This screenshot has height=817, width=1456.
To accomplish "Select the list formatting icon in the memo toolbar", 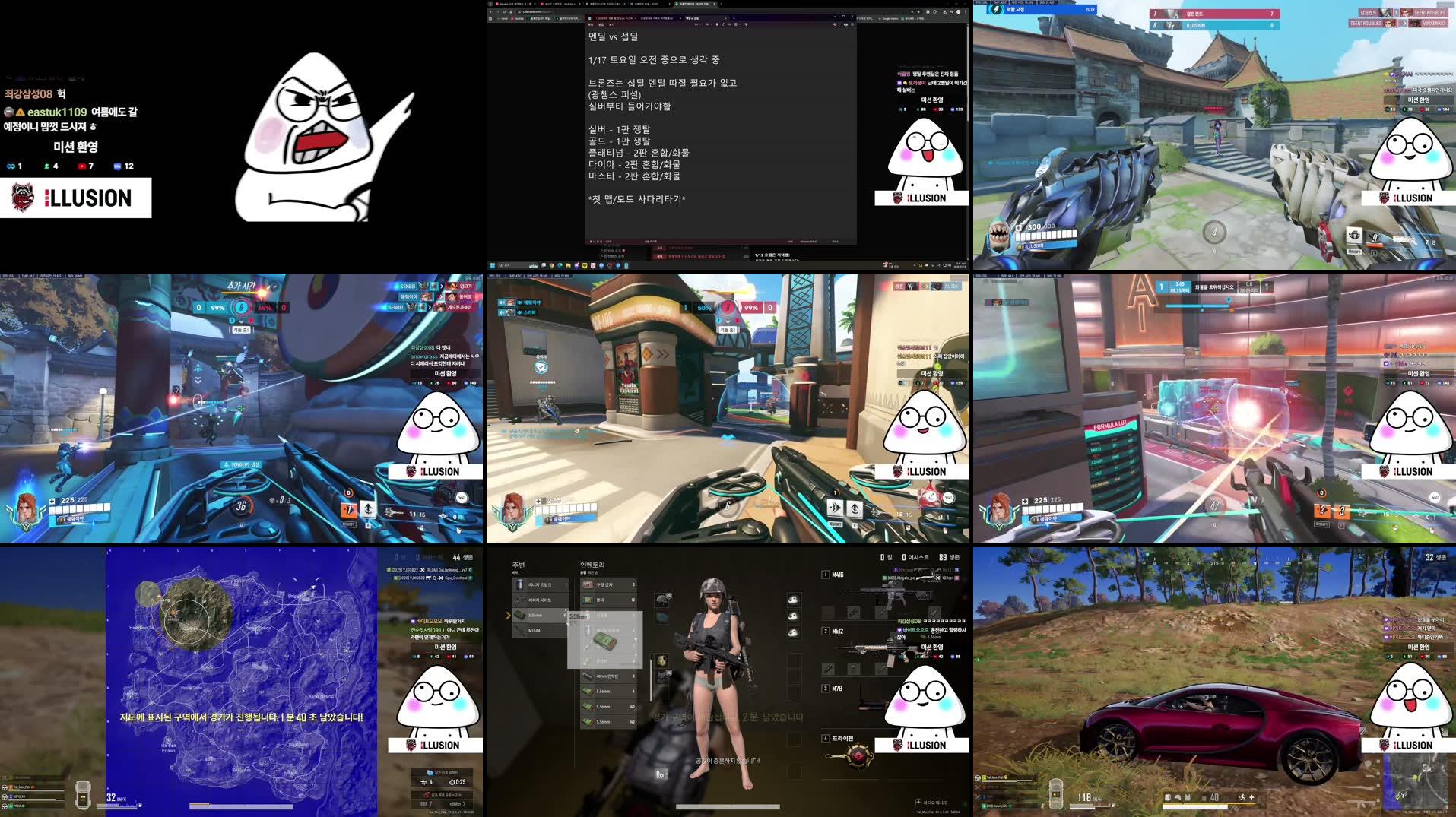I will pyautogui.click(x=735, y=24).
